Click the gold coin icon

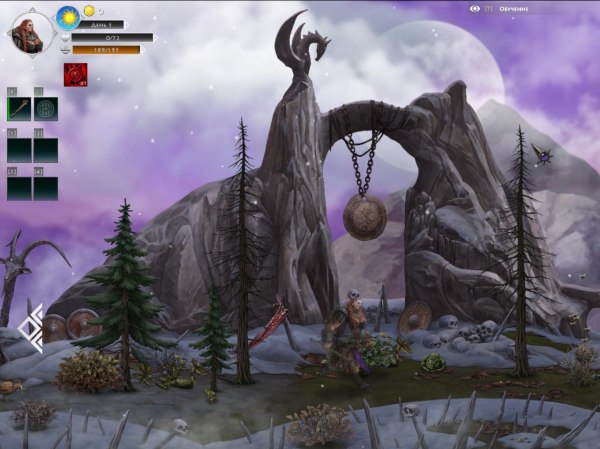point(88,11)
